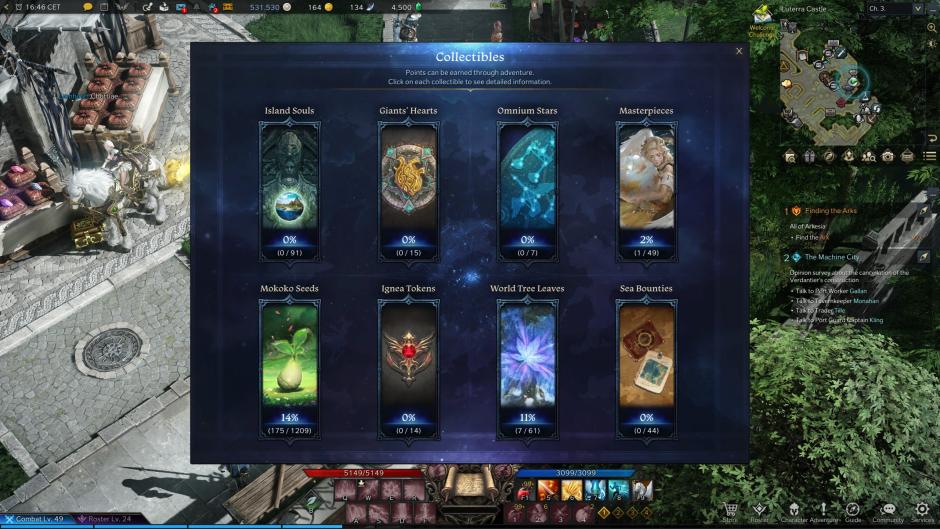Click the minimap zoom-in magnifier
Viewport: 940px width, 529px height.
(932, 28)
